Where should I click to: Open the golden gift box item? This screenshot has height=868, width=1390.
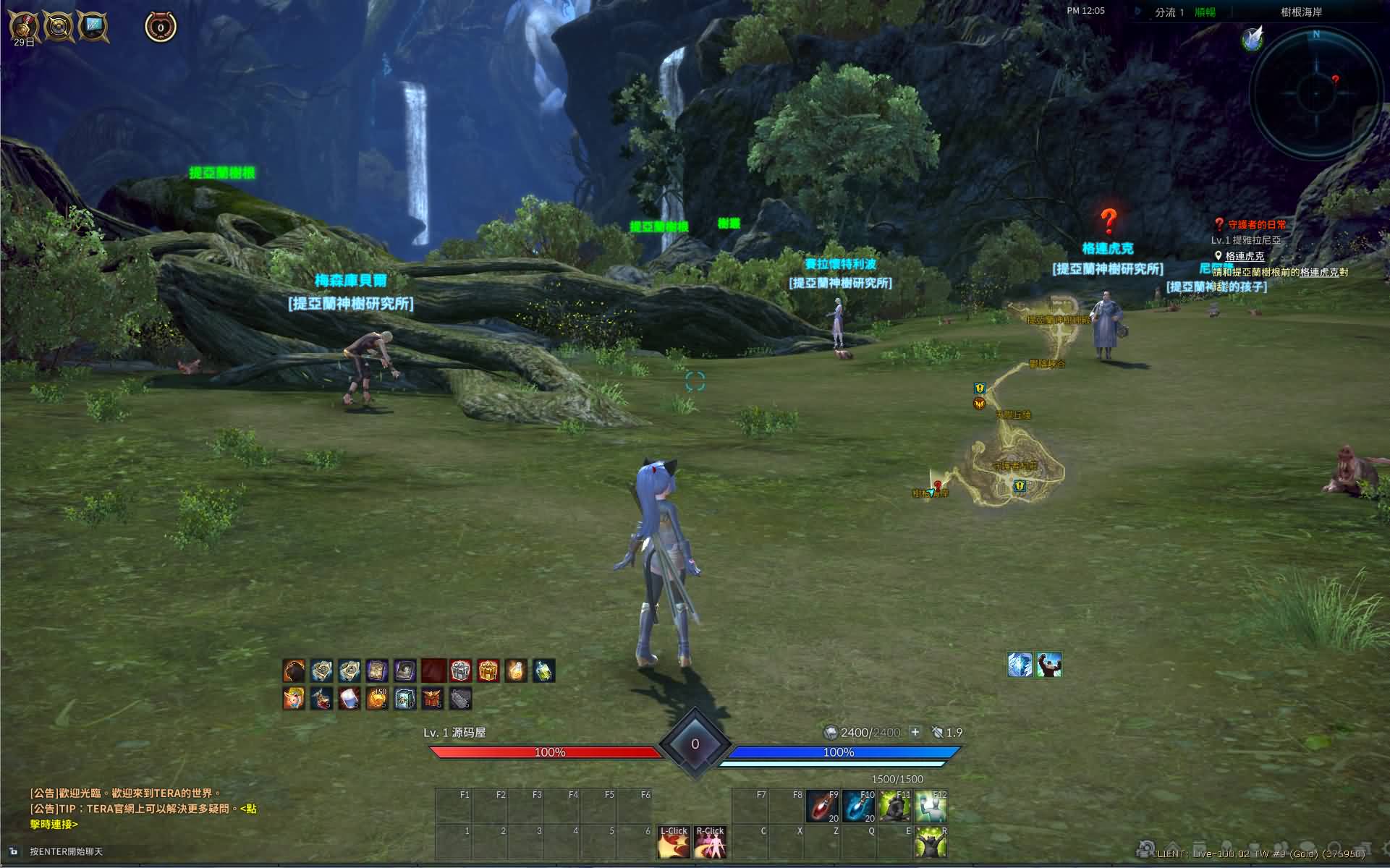coord(488,671)
